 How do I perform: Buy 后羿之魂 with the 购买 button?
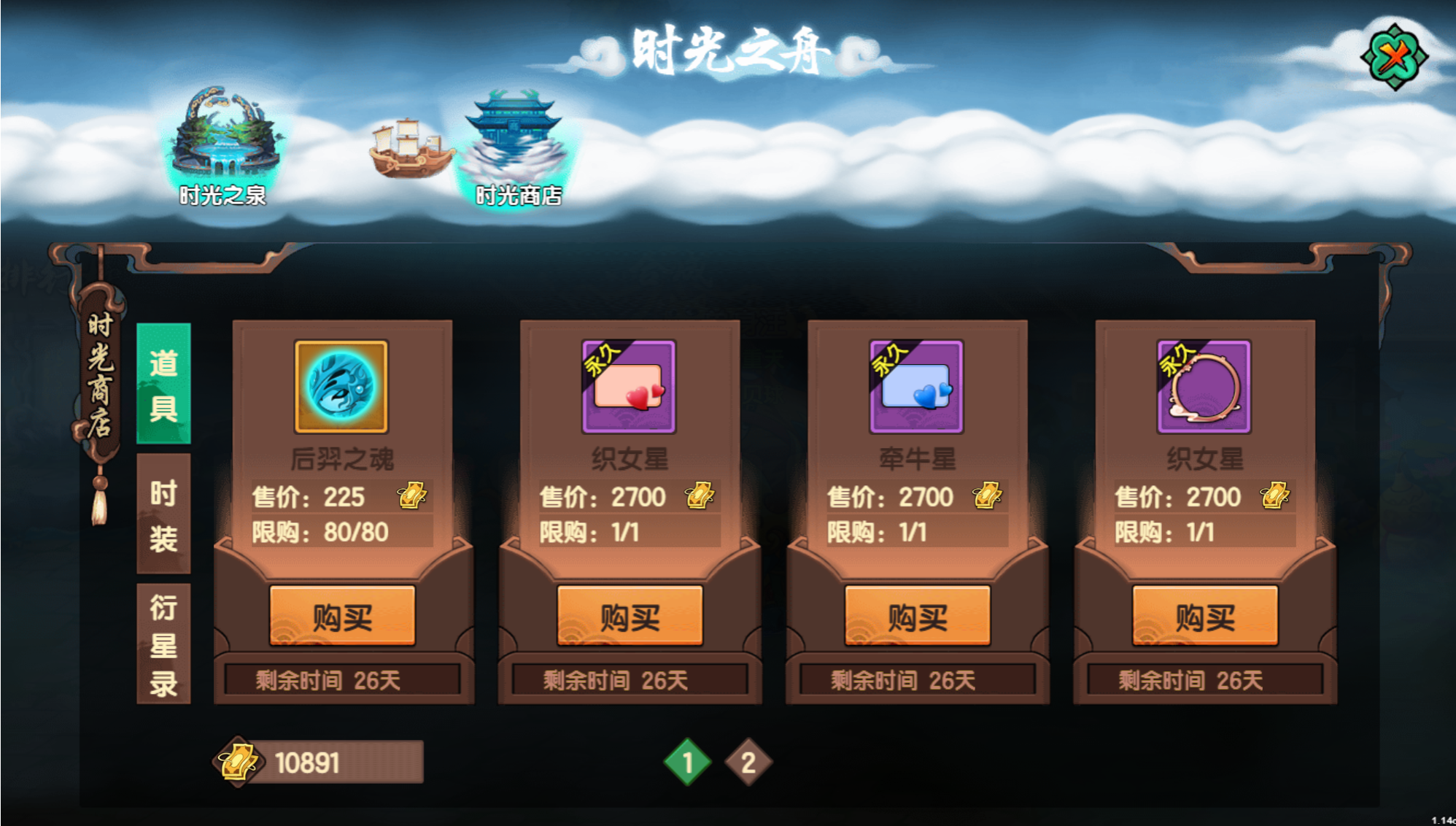click(x=341, y=617)
